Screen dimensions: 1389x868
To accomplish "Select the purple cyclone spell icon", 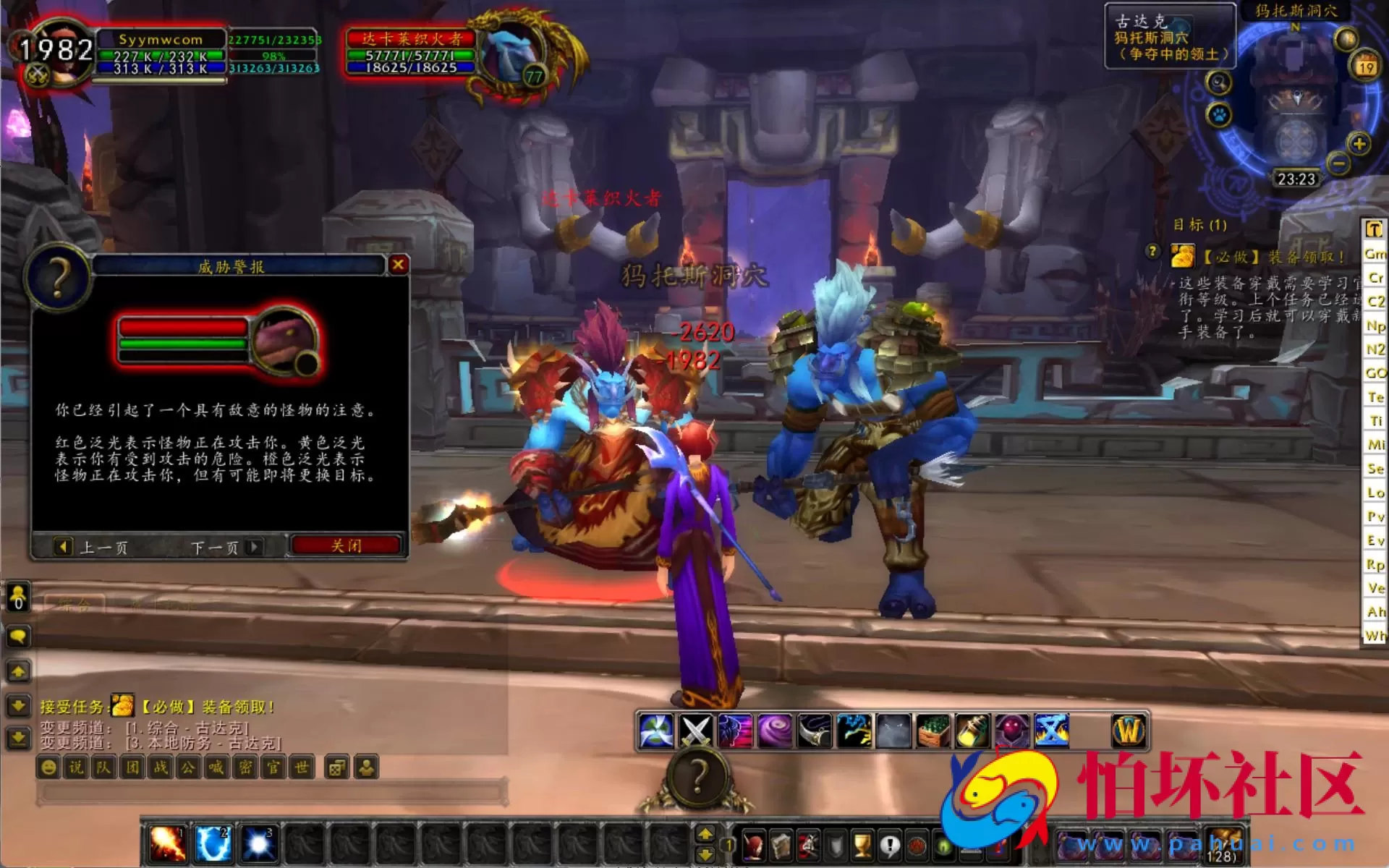I will click(775, 731).
